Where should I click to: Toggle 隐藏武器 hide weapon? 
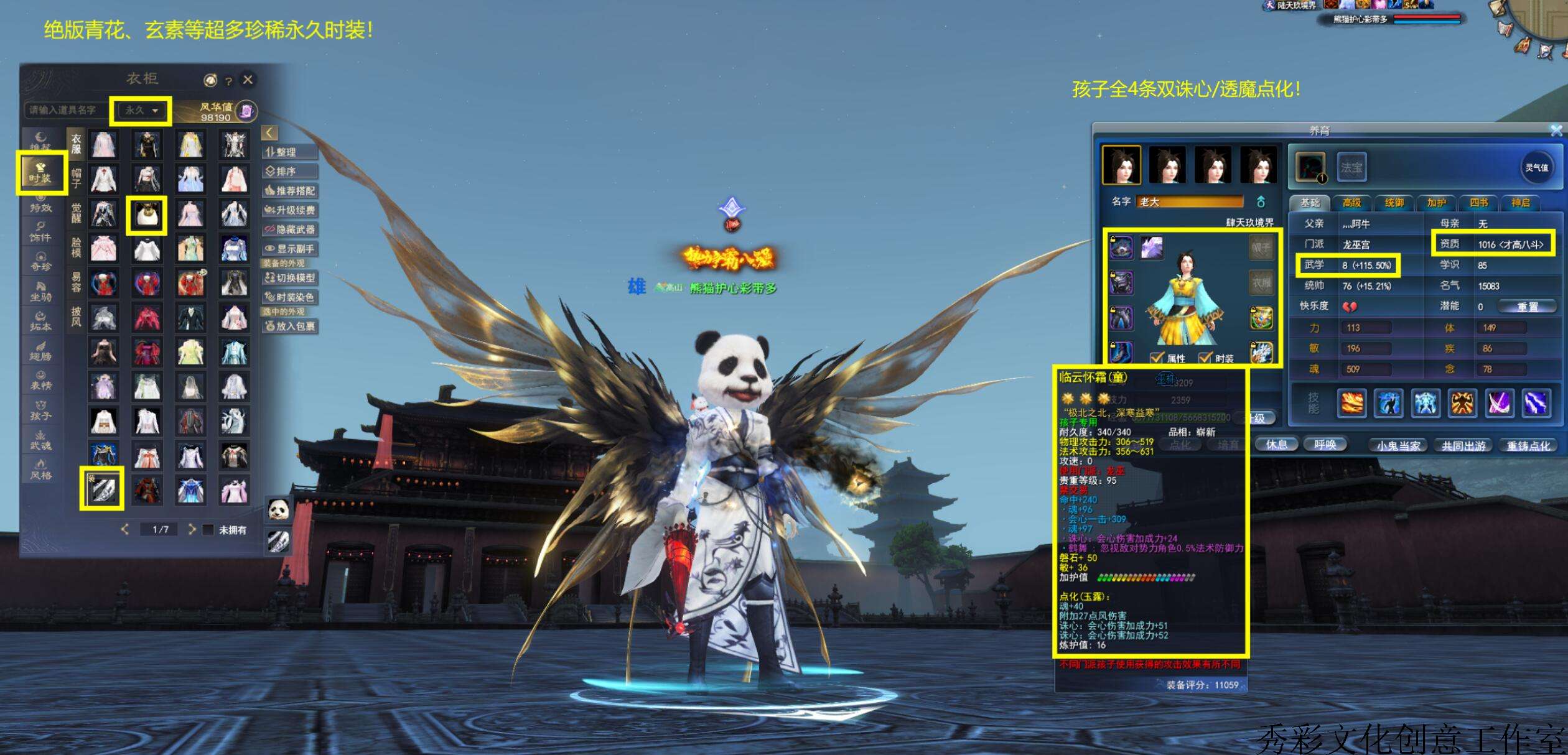pos(290,229)
